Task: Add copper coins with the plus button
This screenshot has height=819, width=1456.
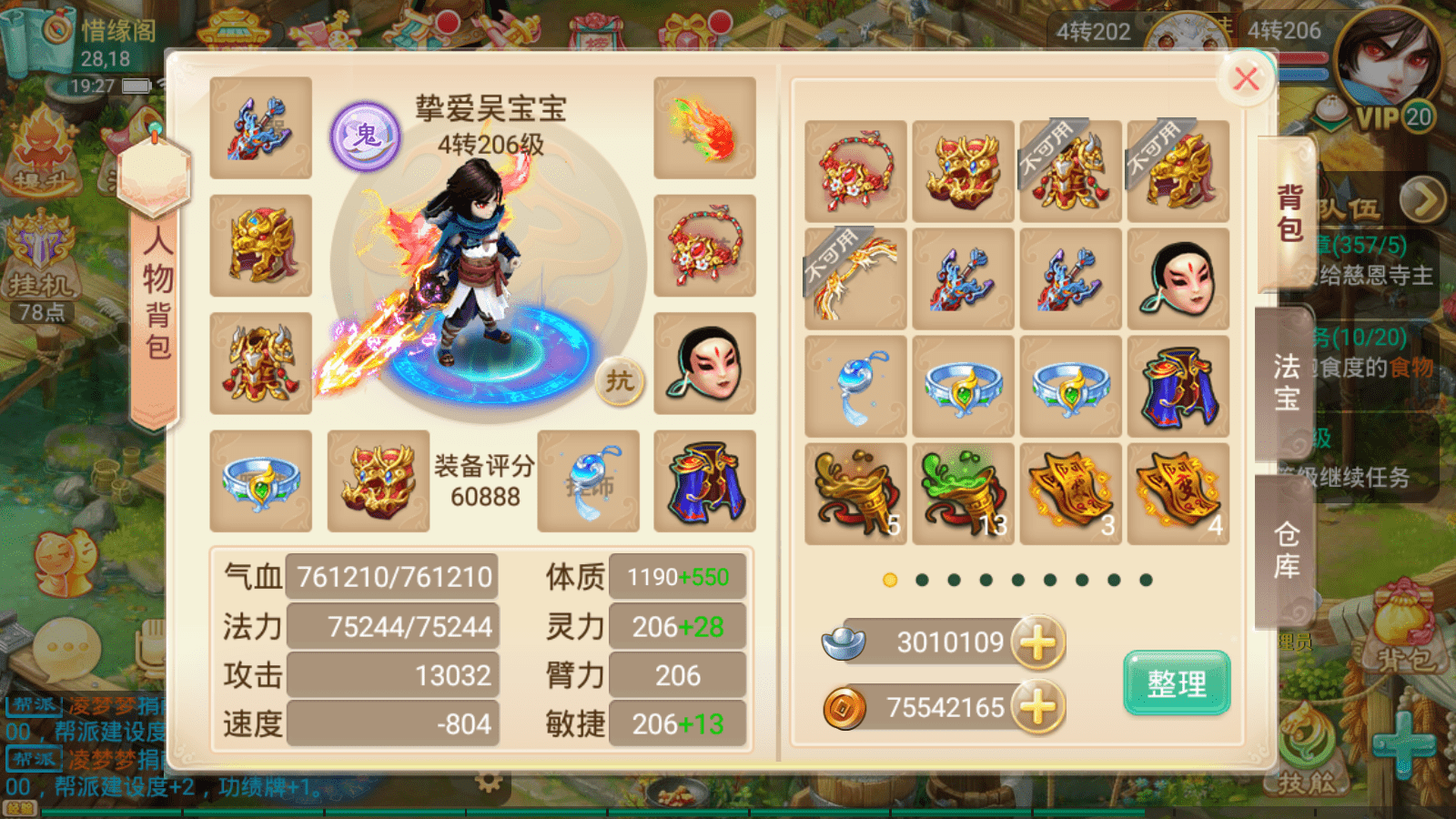Action: [1037, 708]
